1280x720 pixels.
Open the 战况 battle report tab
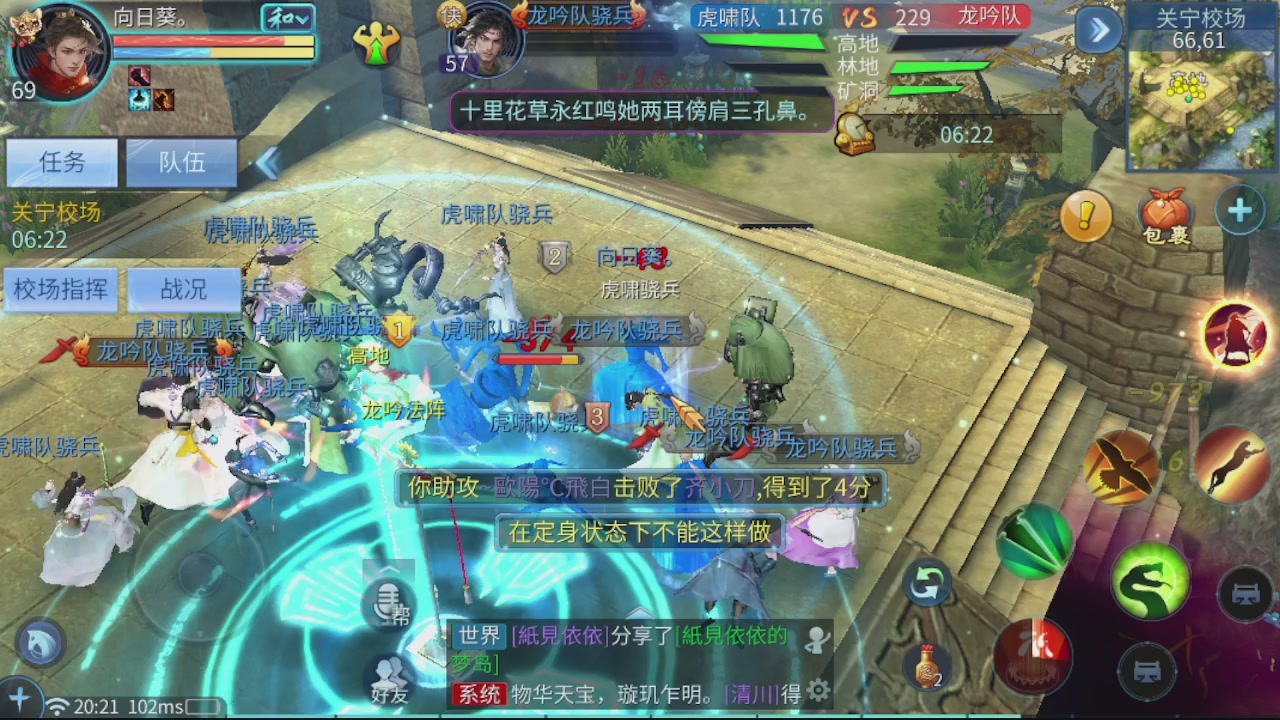pos(182,289)
